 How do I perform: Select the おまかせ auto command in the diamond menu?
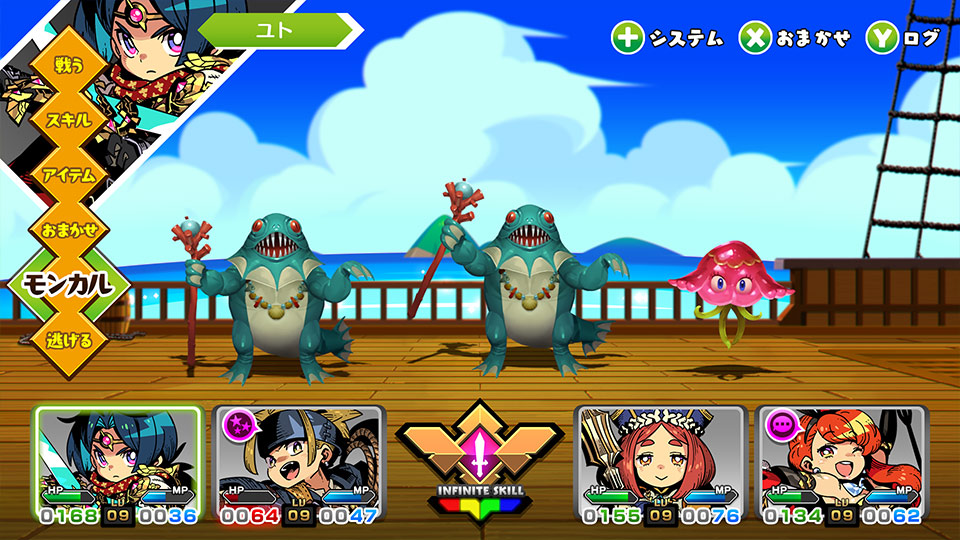coord(68,230)
